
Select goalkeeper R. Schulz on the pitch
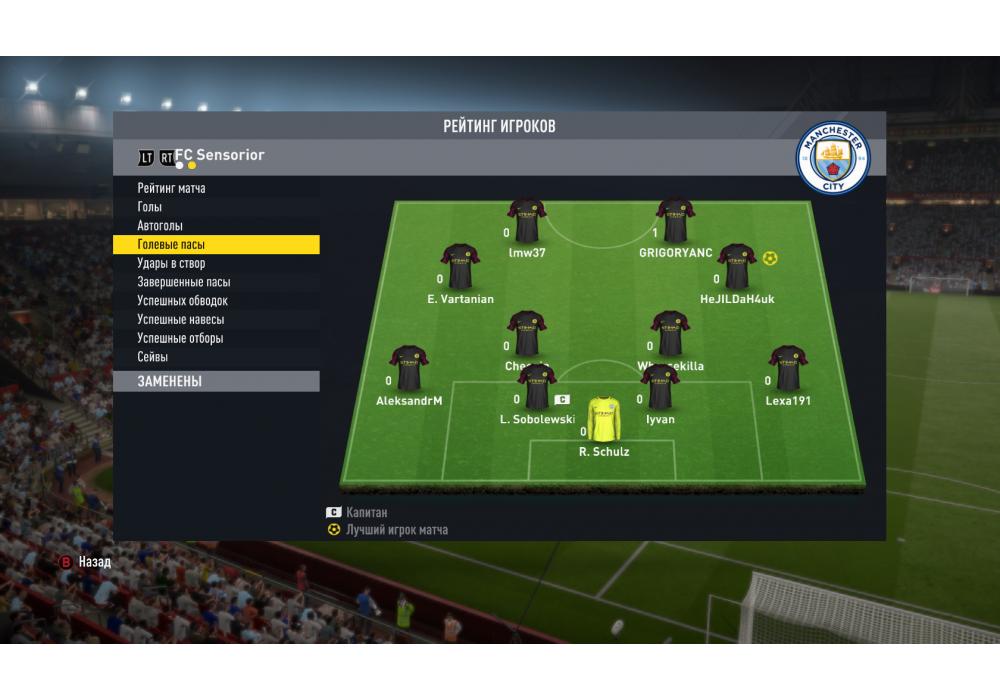click(604, 418)
